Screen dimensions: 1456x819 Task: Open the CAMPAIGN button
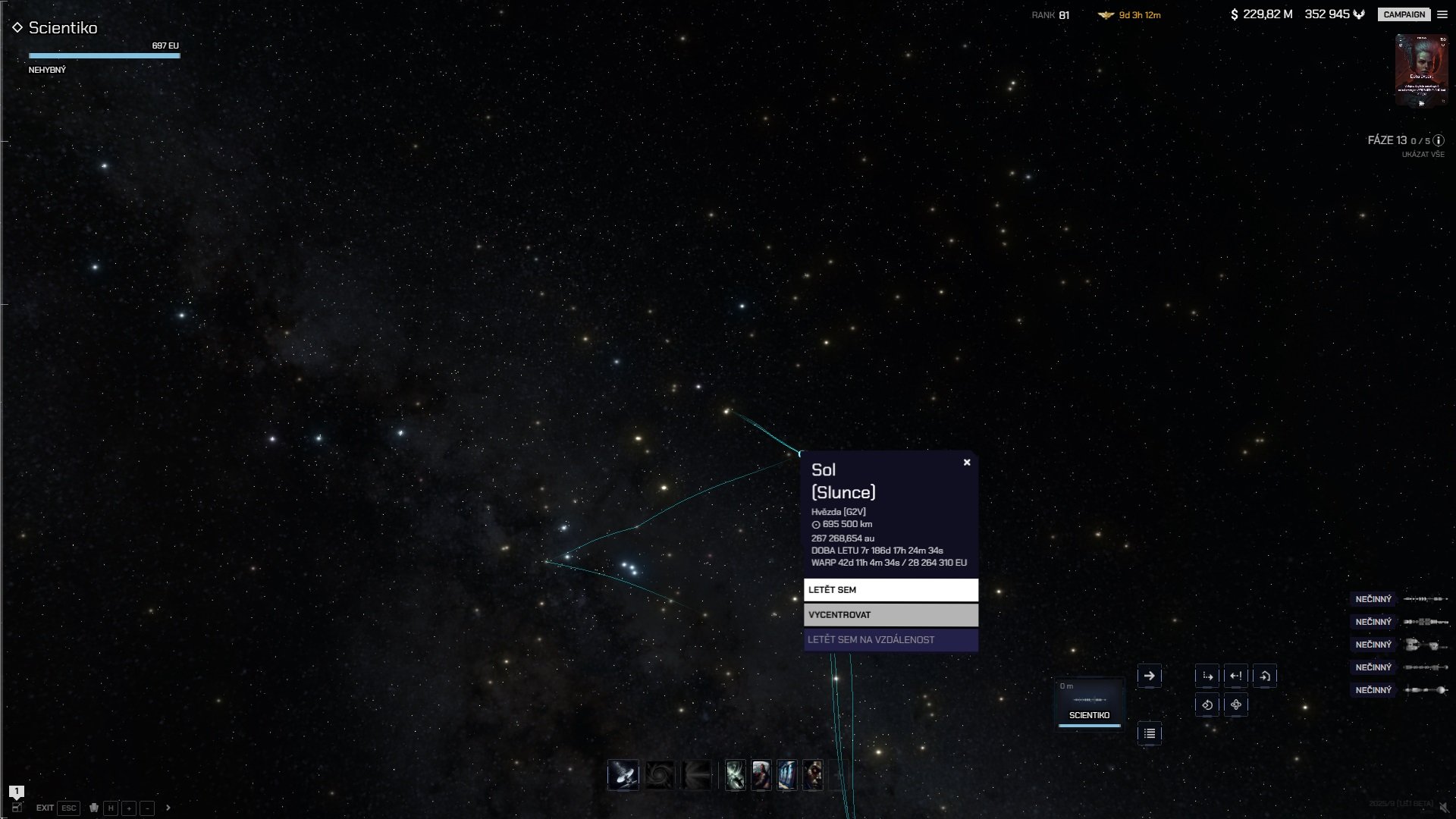point(1404,14)
